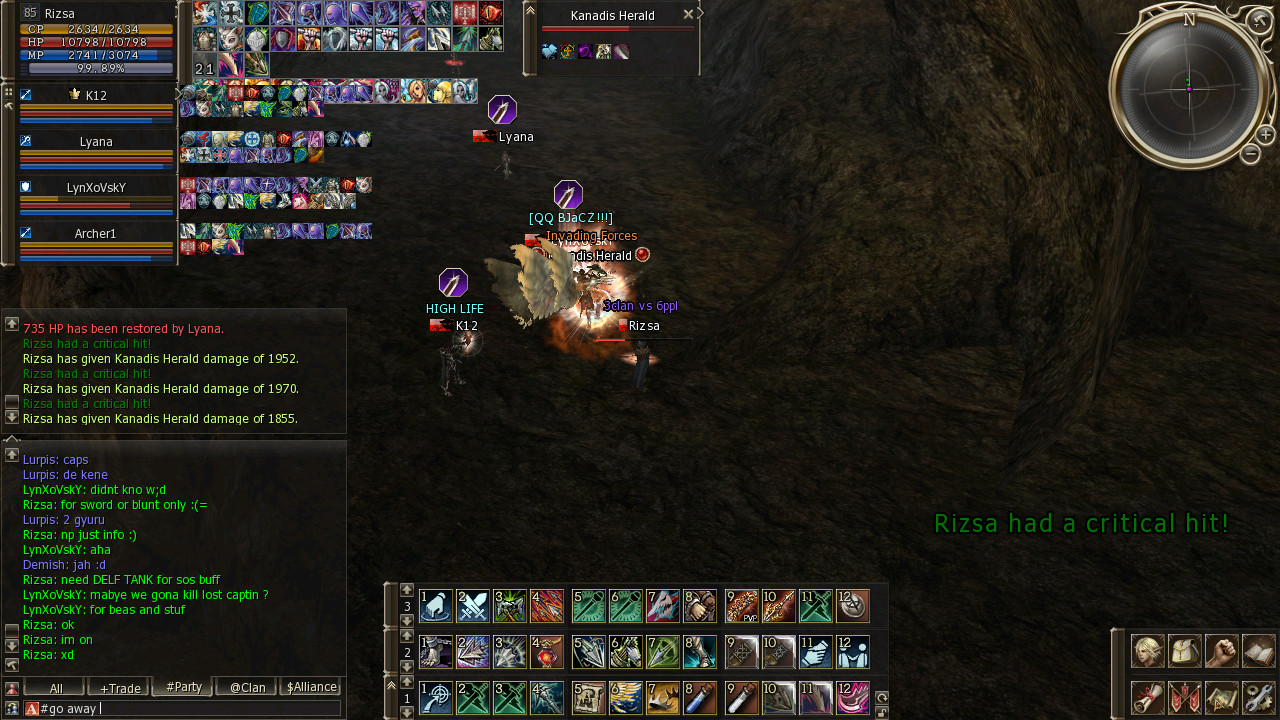Viewport: 1280px width, 720px height.
Task: Choose party member LynXoVskY
Action: (x=96, y=187)
